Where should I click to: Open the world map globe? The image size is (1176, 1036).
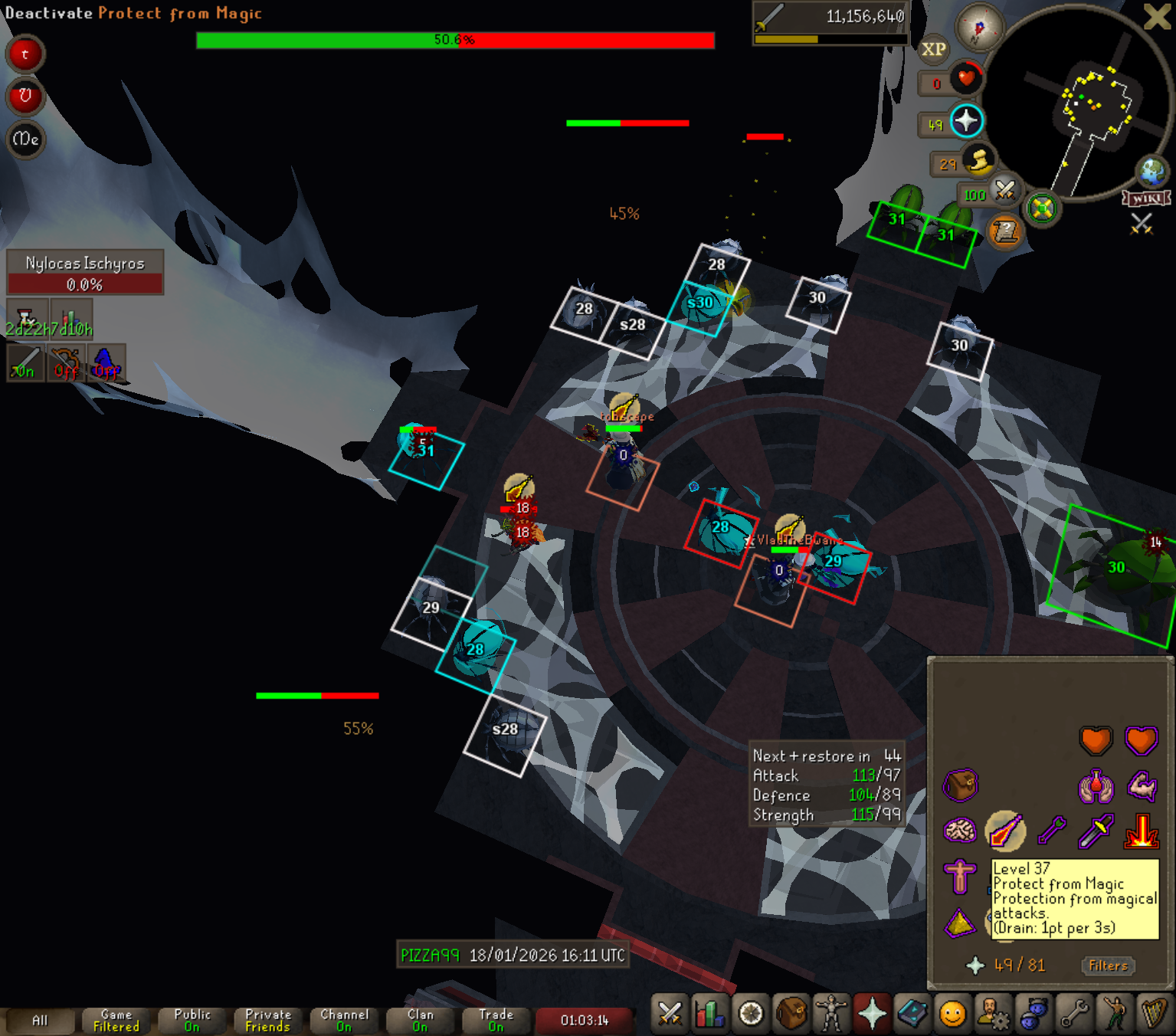click(1152, 173)
